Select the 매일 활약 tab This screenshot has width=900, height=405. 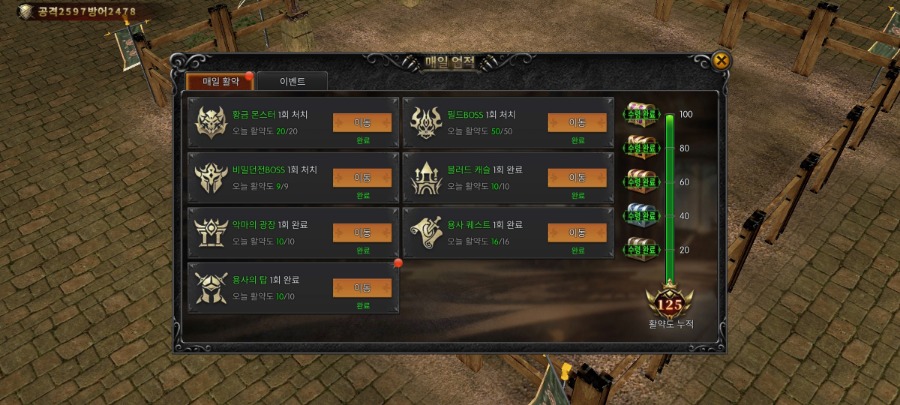tap(220, 81)
